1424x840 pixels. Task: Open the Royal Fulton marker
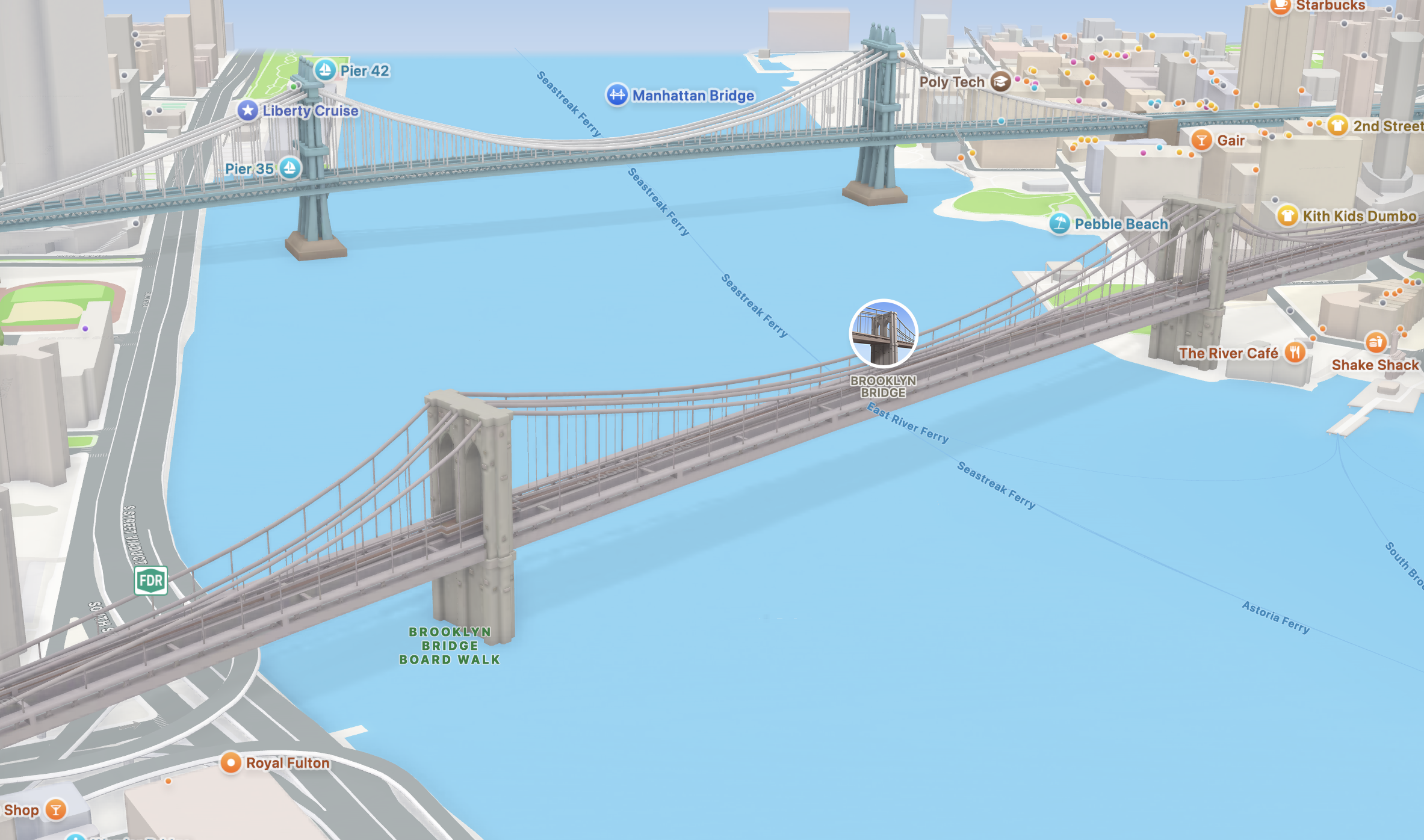click(231, 762)
